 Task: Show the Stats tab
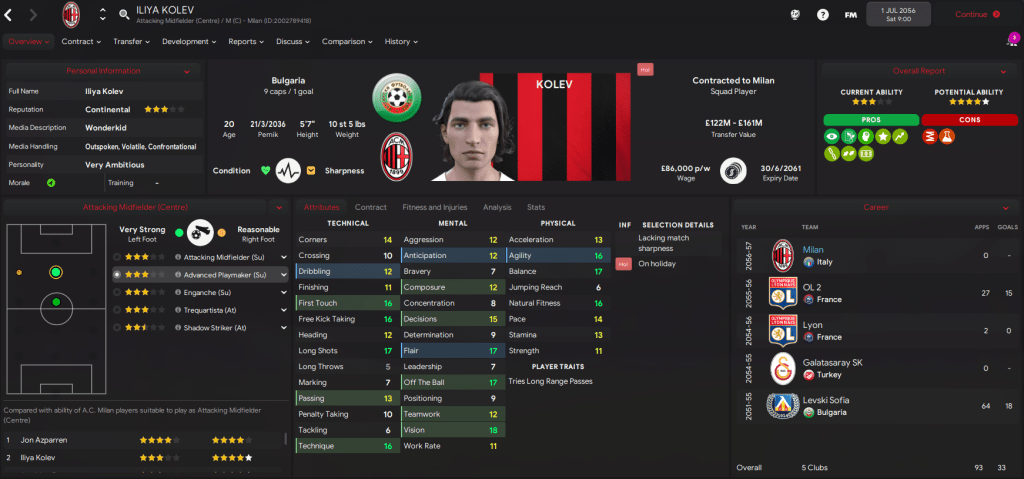[536, 207]
